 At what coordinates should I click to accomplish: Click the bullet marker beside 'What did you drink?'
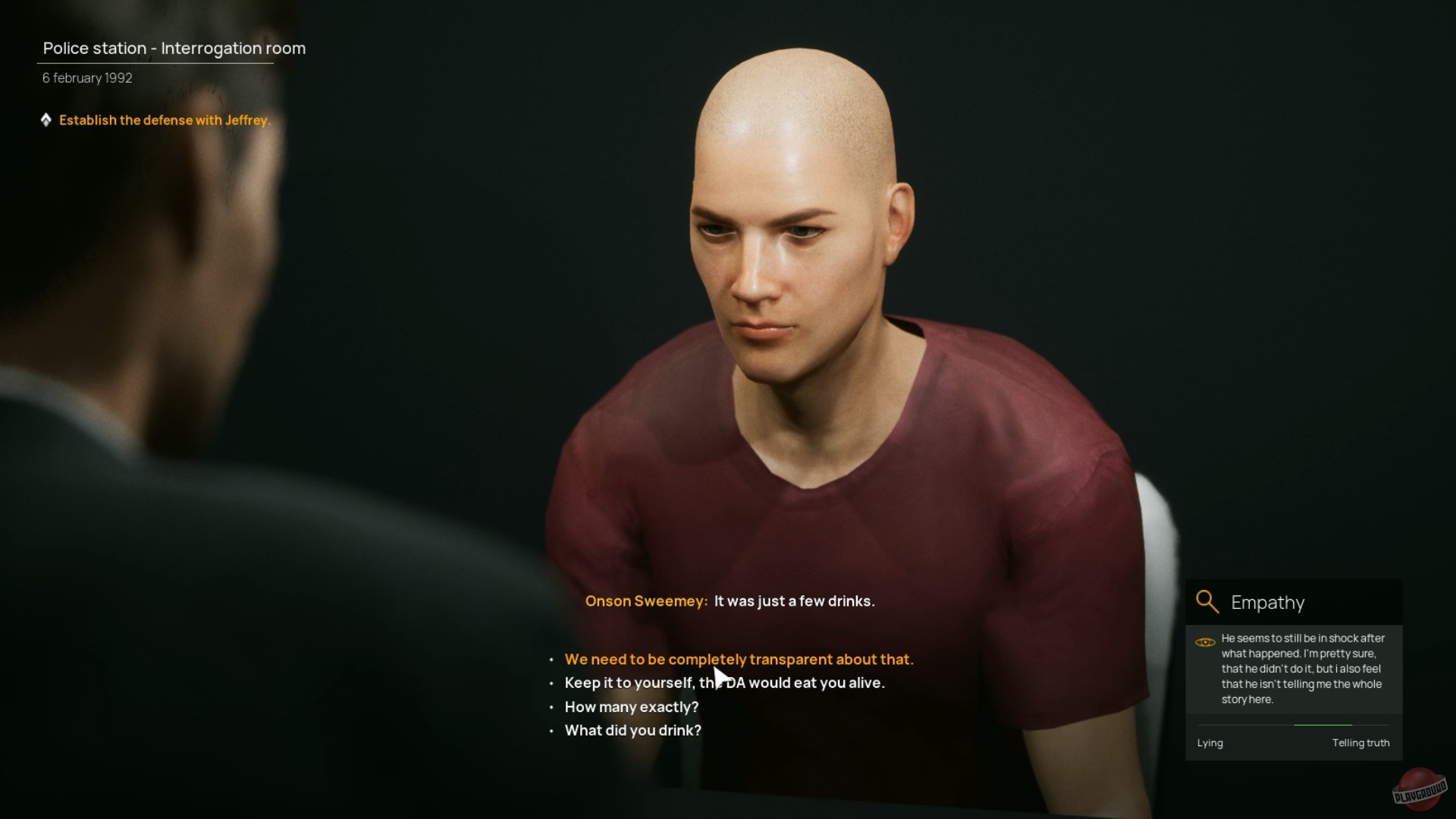(x=551, y=731)
